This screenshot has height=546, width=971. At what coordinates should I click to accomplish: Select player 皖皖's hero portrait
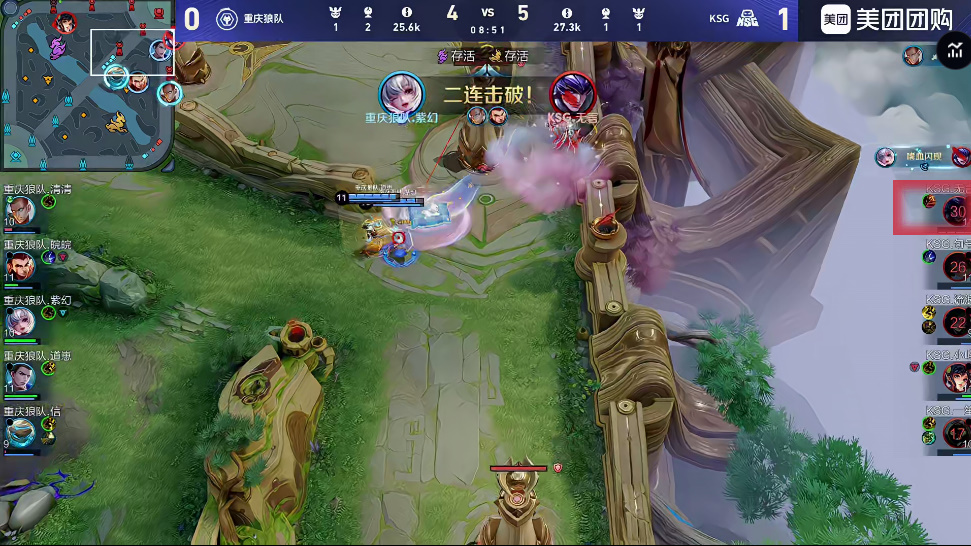(20, 266)
